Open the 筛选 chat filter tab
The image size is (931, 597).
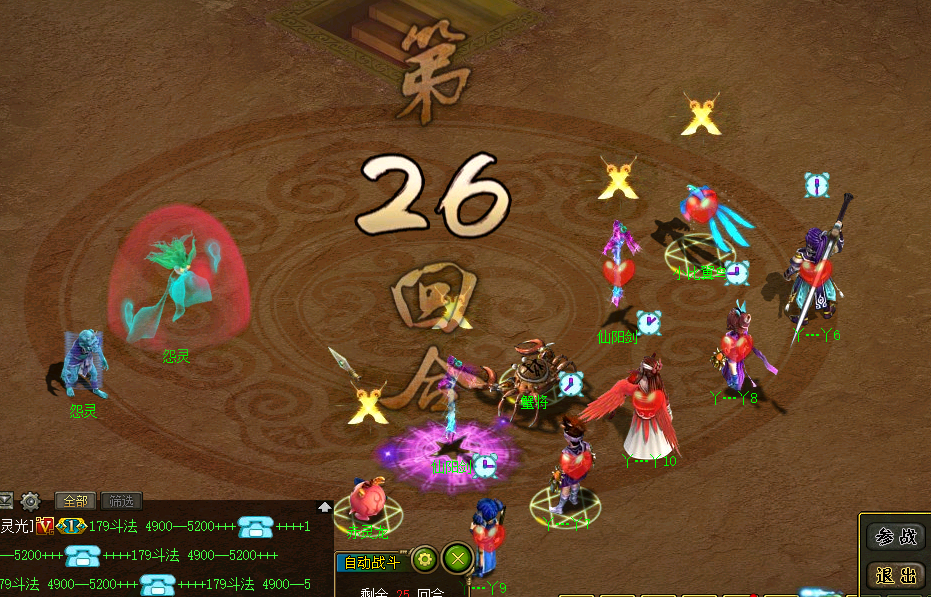tap(121, 501)
